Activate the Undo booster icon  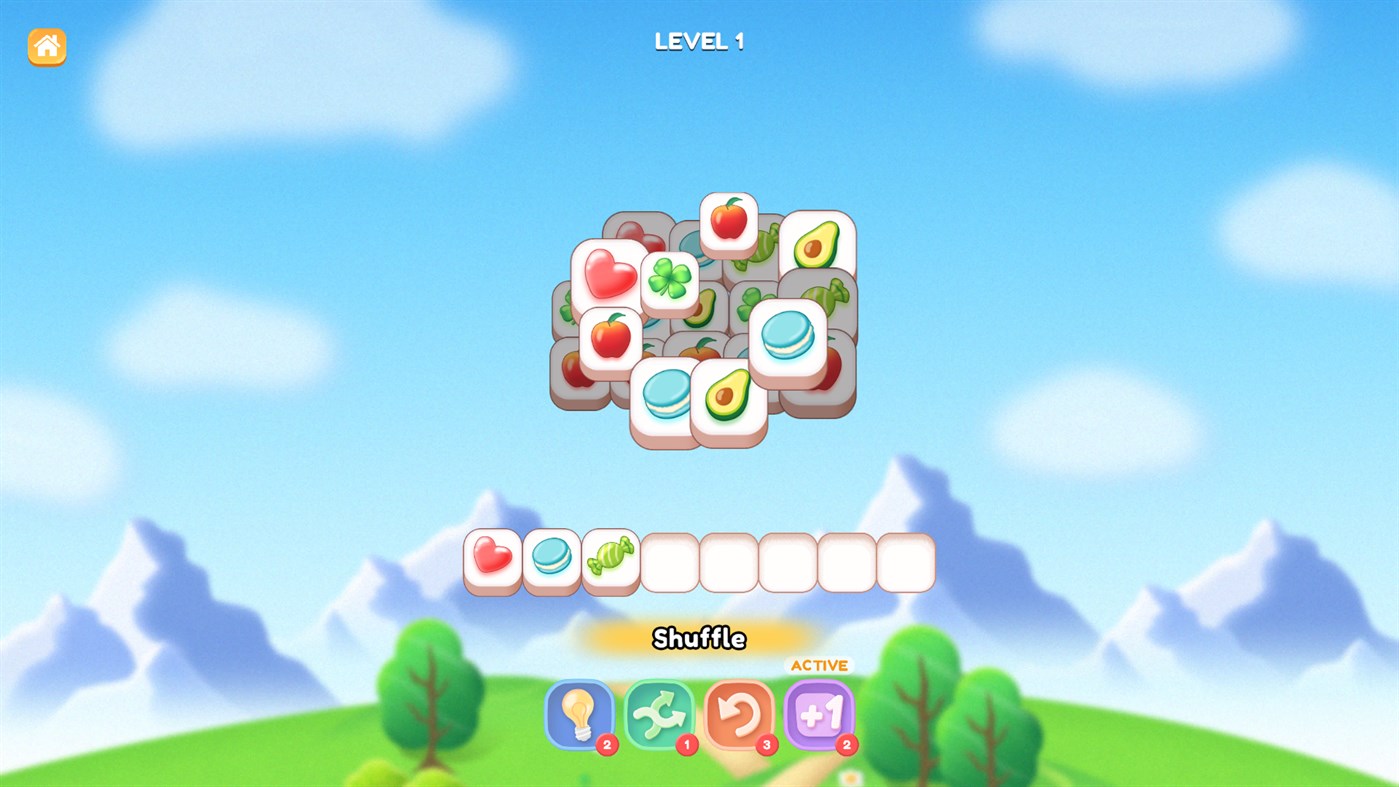738,713
